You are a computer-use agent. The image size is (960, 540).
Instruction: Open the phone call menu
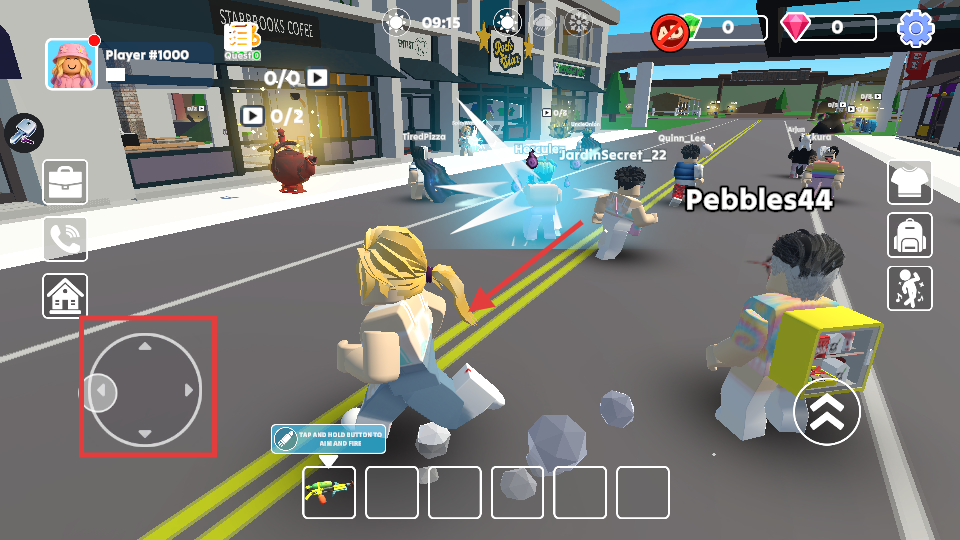(65, 239)
